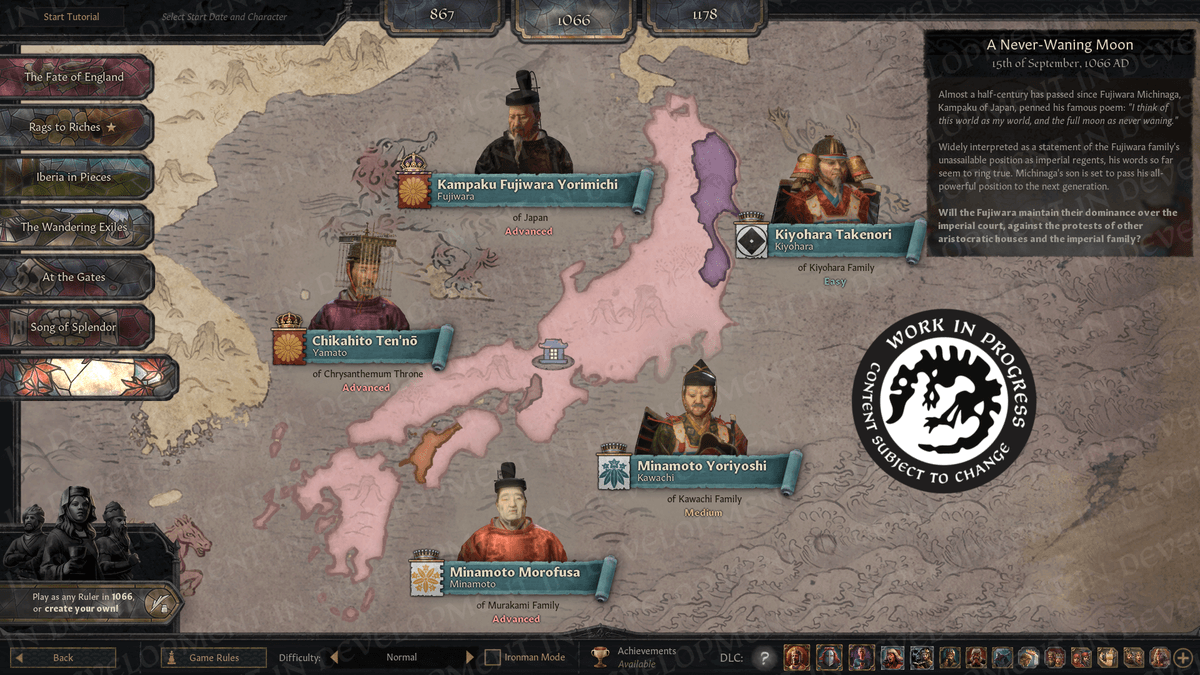This screenshot has width=1200, height=675.
Task: Open the DLC question mark help
Action: (x=764, y=658)
